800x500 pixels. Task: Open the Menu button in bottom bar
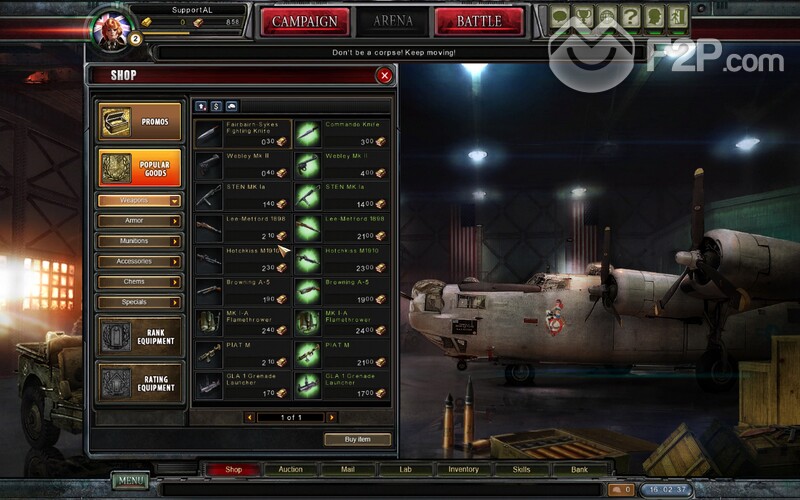(130, 481)
